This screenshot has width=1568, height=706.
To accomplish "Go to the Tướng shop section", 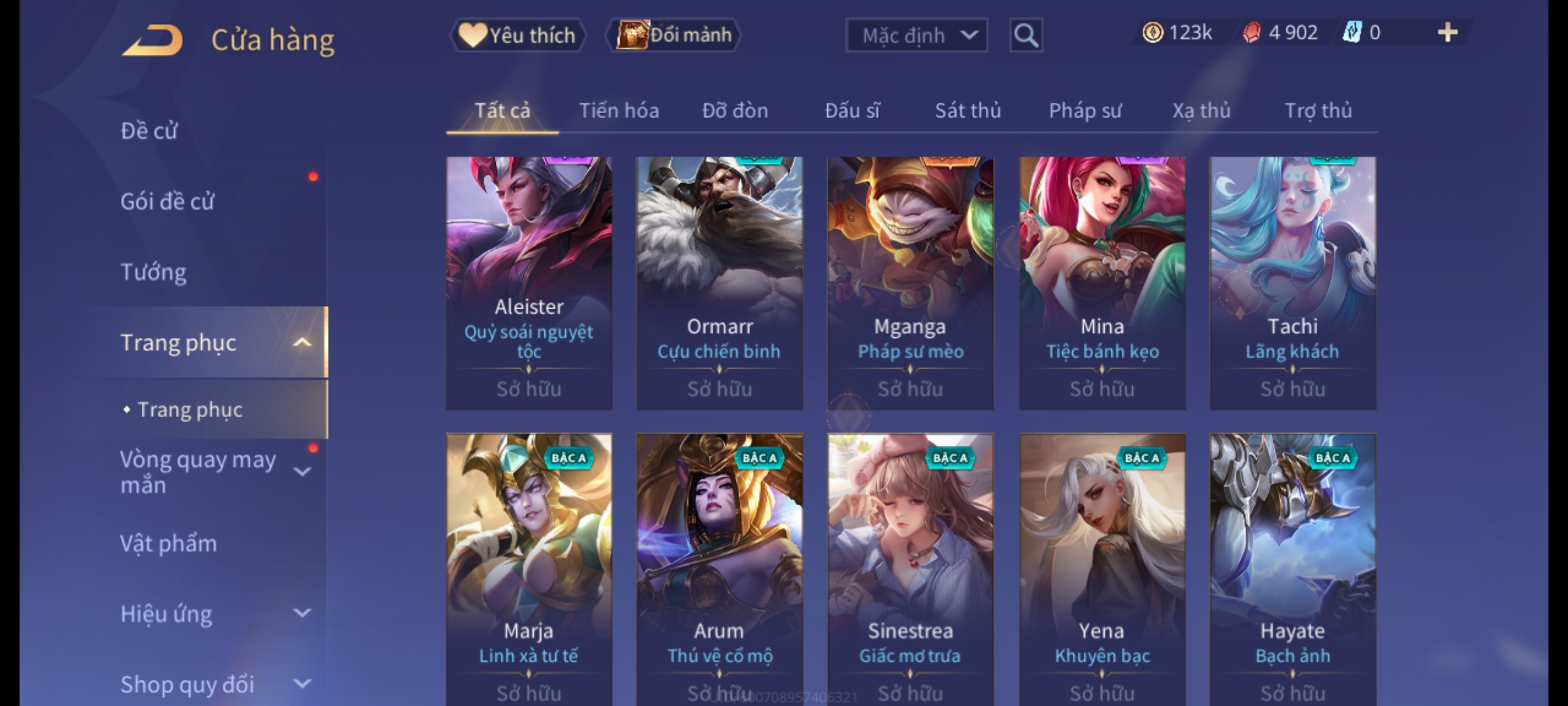I will click(154, 272).
